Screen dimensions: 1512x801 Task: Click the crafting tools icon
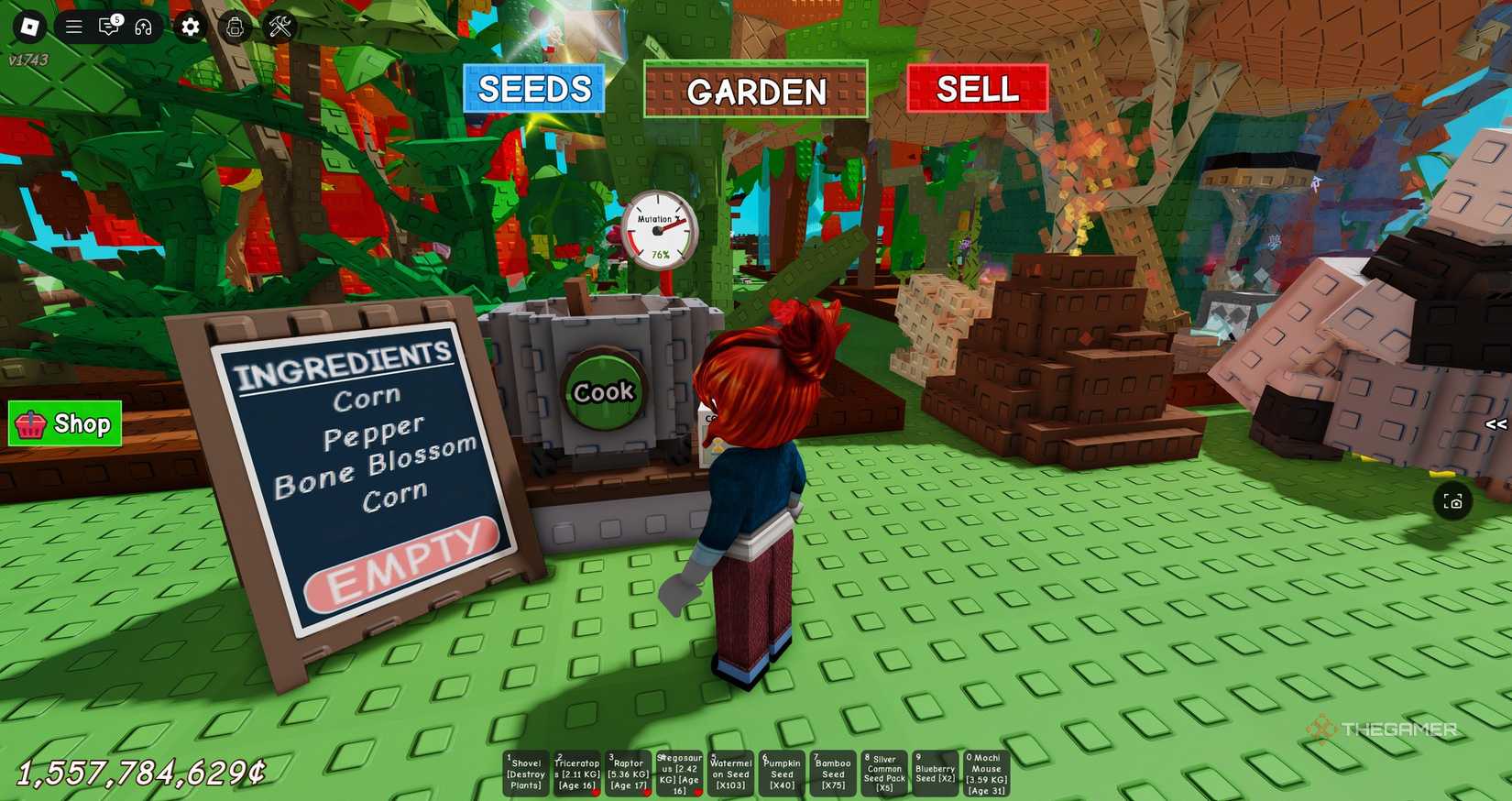(x=278, y=27)
